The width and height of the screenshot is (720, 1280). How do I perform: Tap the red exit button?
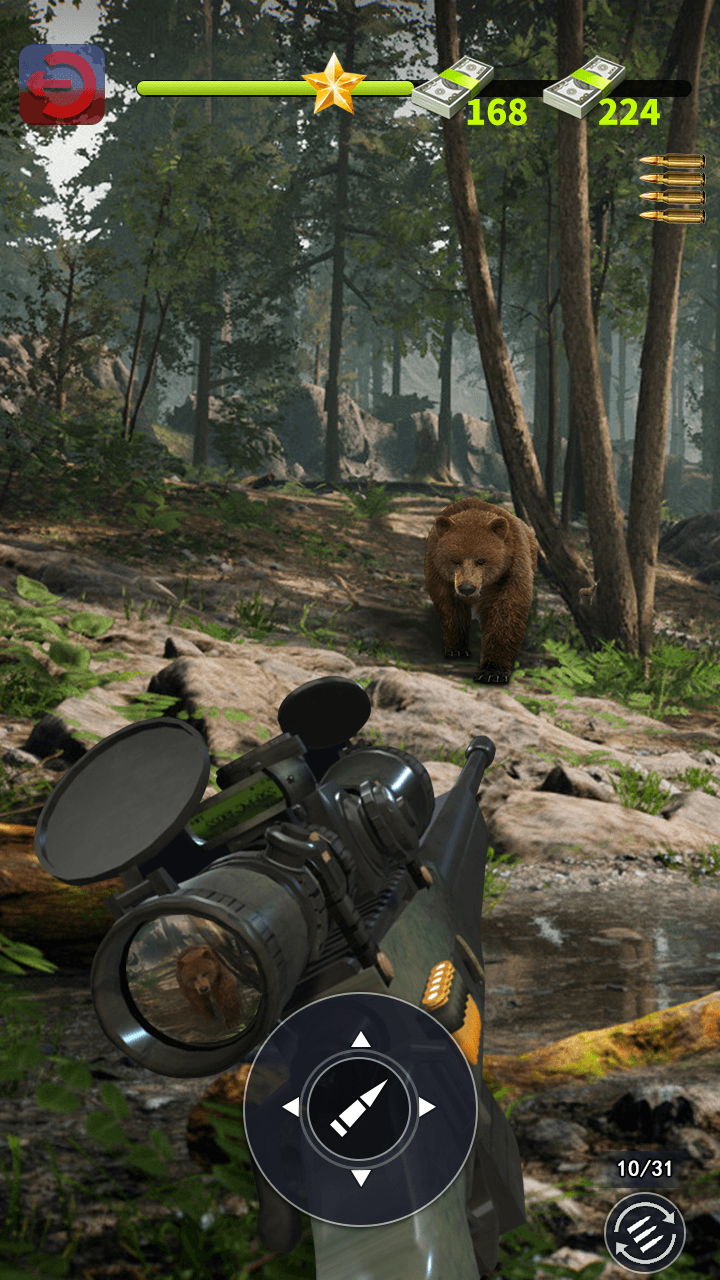62,84
